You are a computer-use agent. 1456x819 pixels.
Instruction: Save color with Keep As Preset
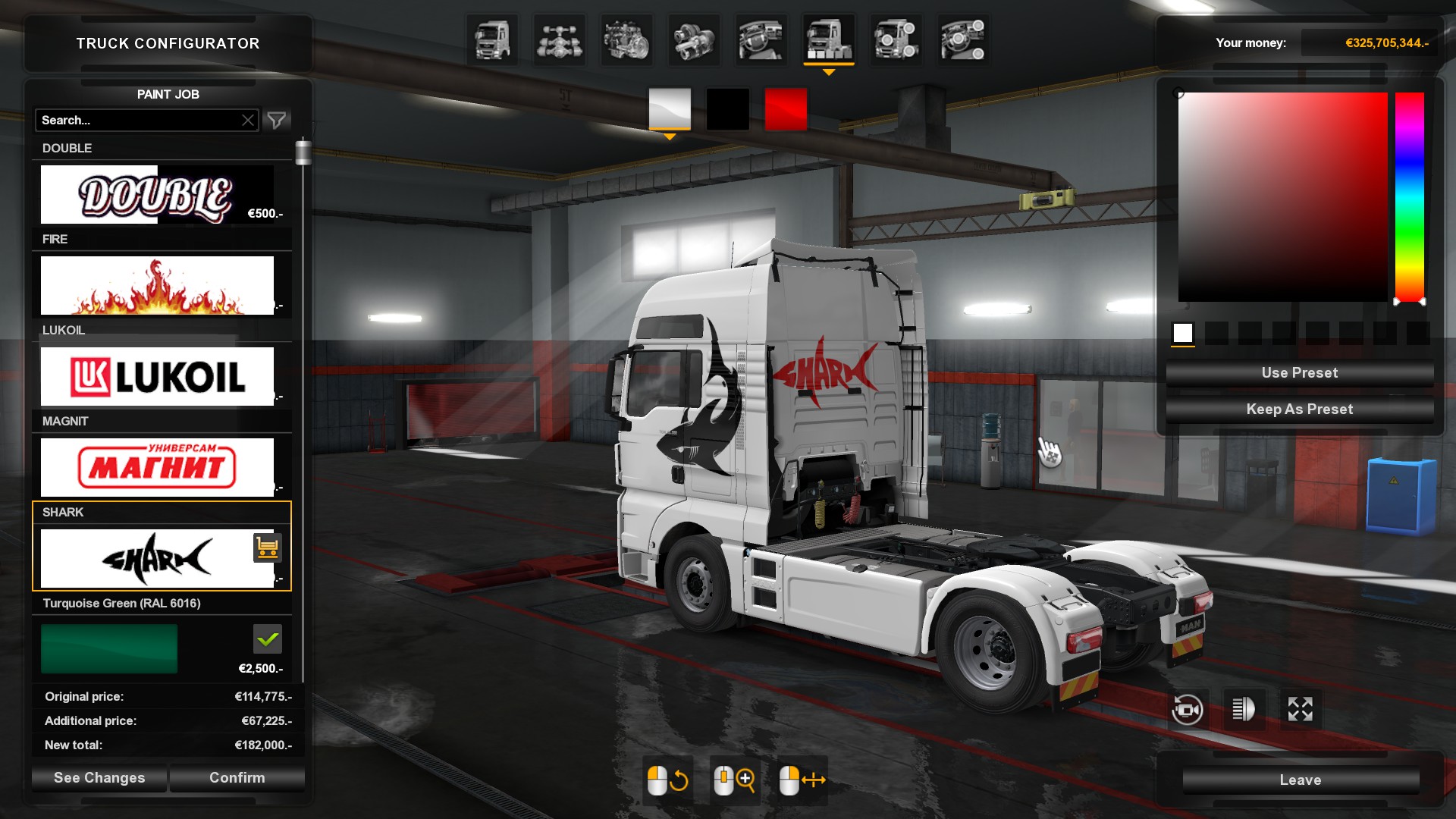1299,409
